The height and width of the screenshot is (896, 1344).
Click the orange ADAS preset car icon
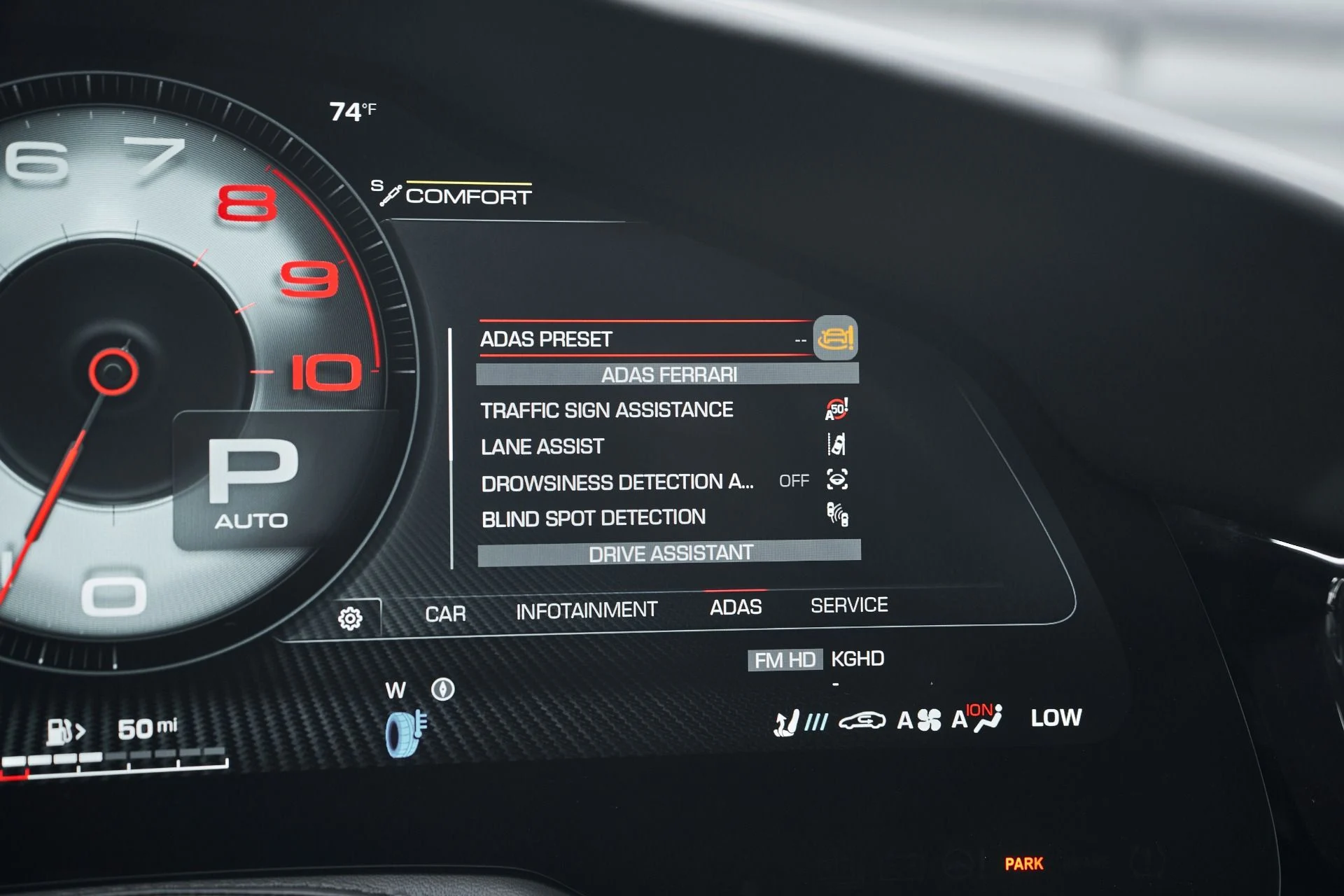coord(836,338)
